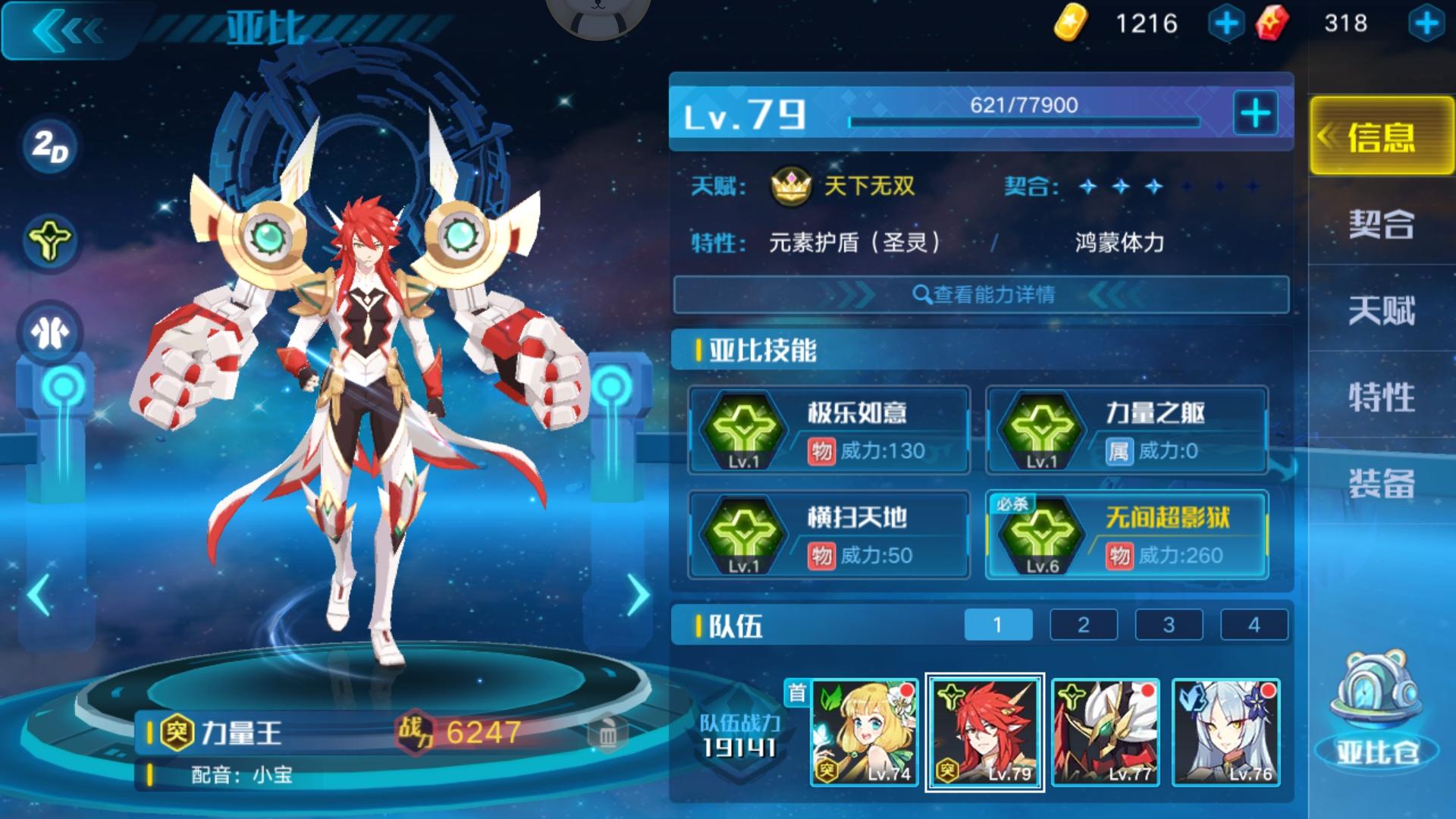The image size is (1456, 819).
Task: Collapse panel using the back double-arrow
Action: pyautogui.click(x=68, y=30)
